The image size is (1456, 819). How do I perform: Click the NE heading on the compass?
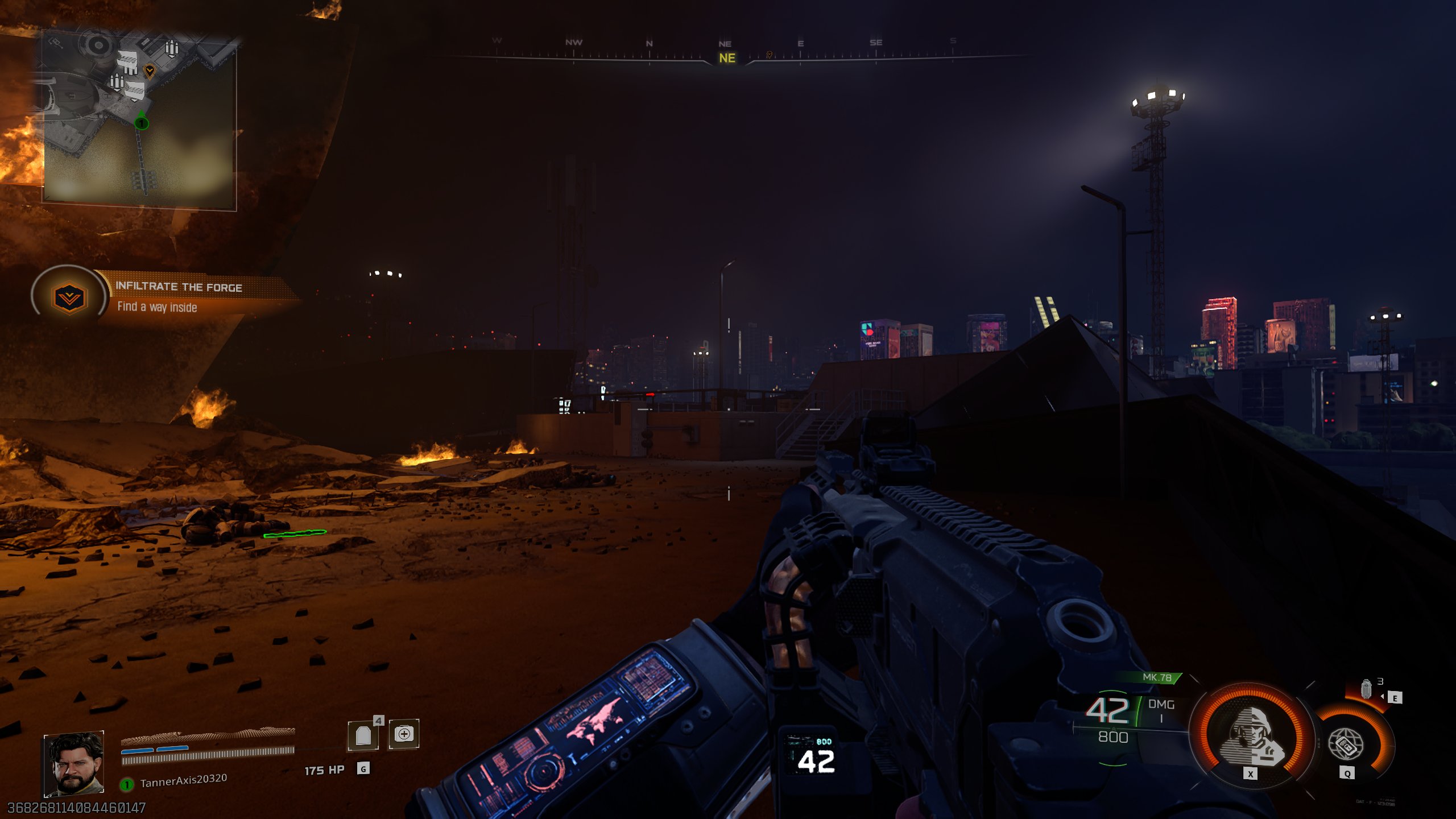pos(727,58)
